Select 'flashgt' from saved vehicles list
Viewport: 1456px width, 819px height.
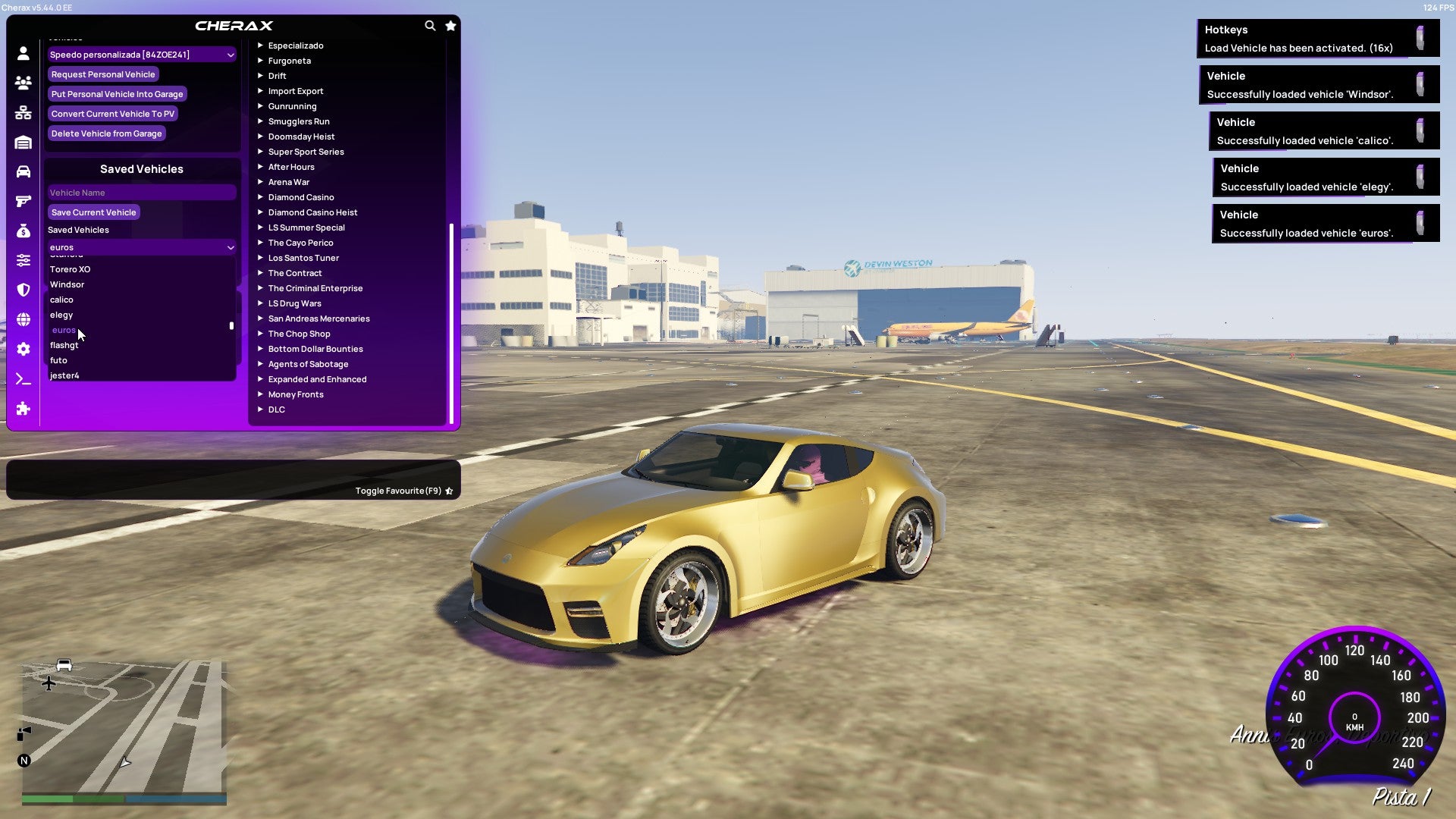(x=64, y=345)
